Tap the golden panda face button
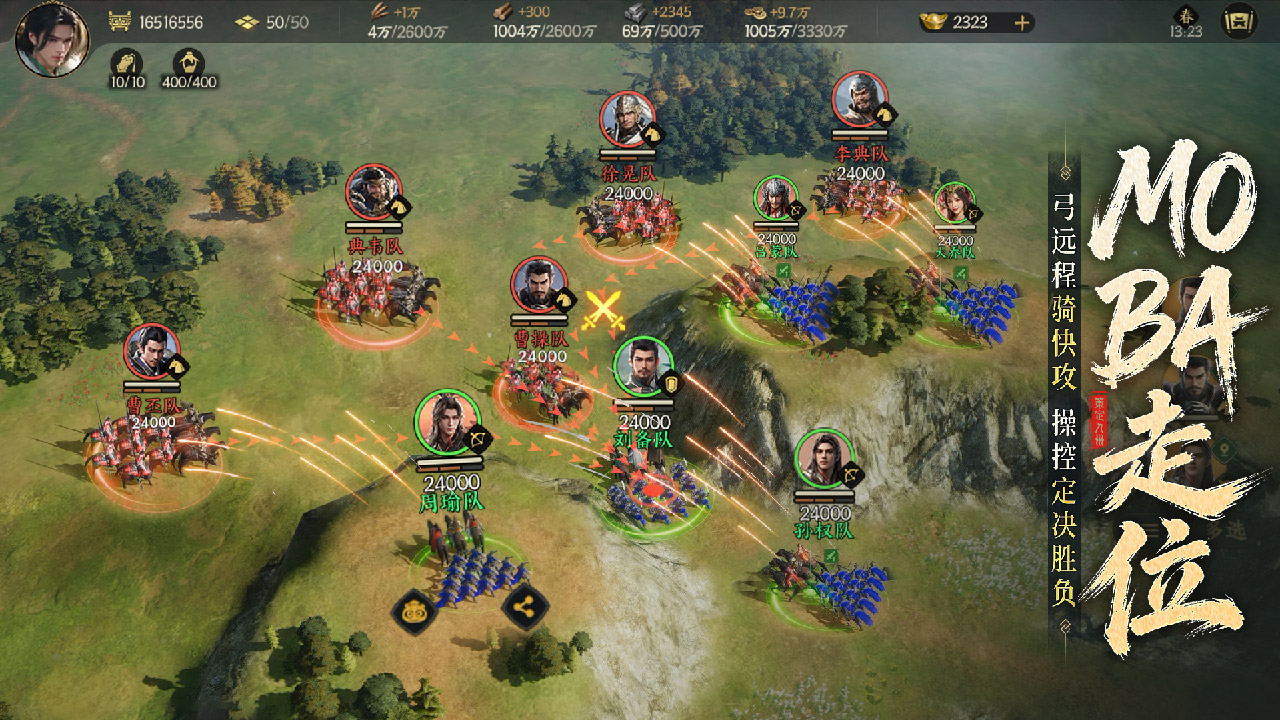Viewport: 1280px width, 720px height. coord(412,609)
